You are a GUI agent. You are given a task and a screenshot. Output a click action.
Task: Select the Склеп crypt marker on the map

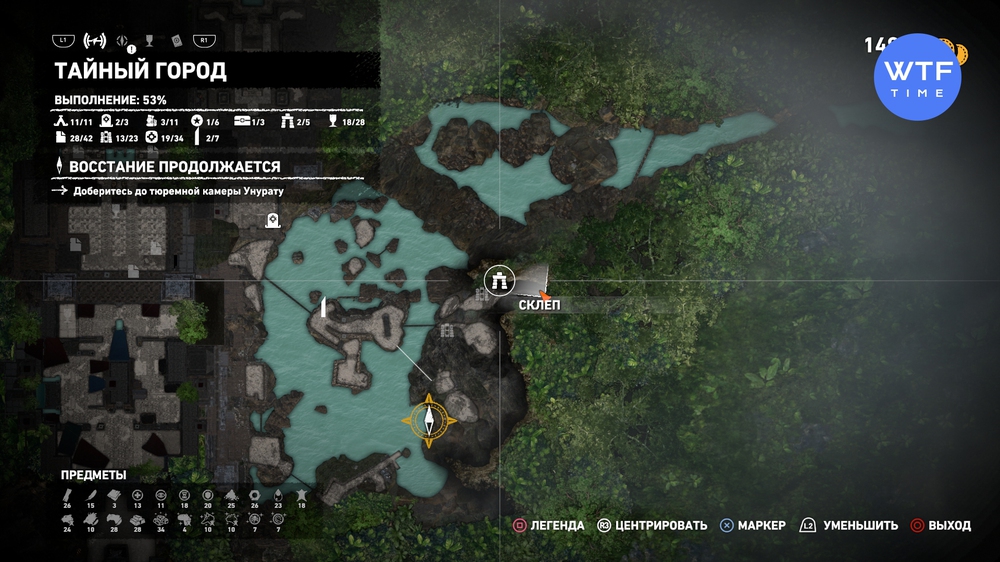(x=497, y=280)
